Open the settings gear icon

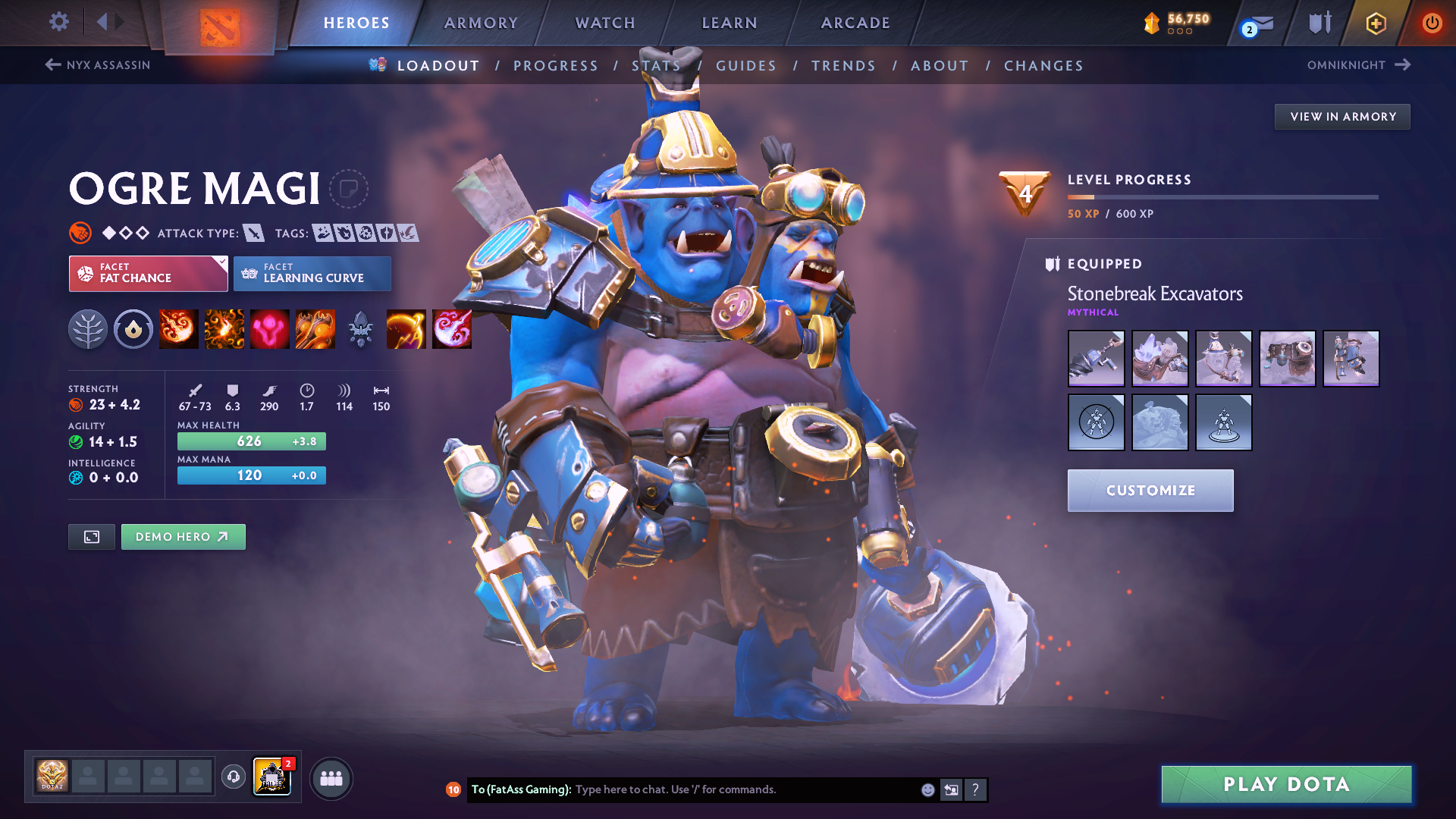click(58, 21)
